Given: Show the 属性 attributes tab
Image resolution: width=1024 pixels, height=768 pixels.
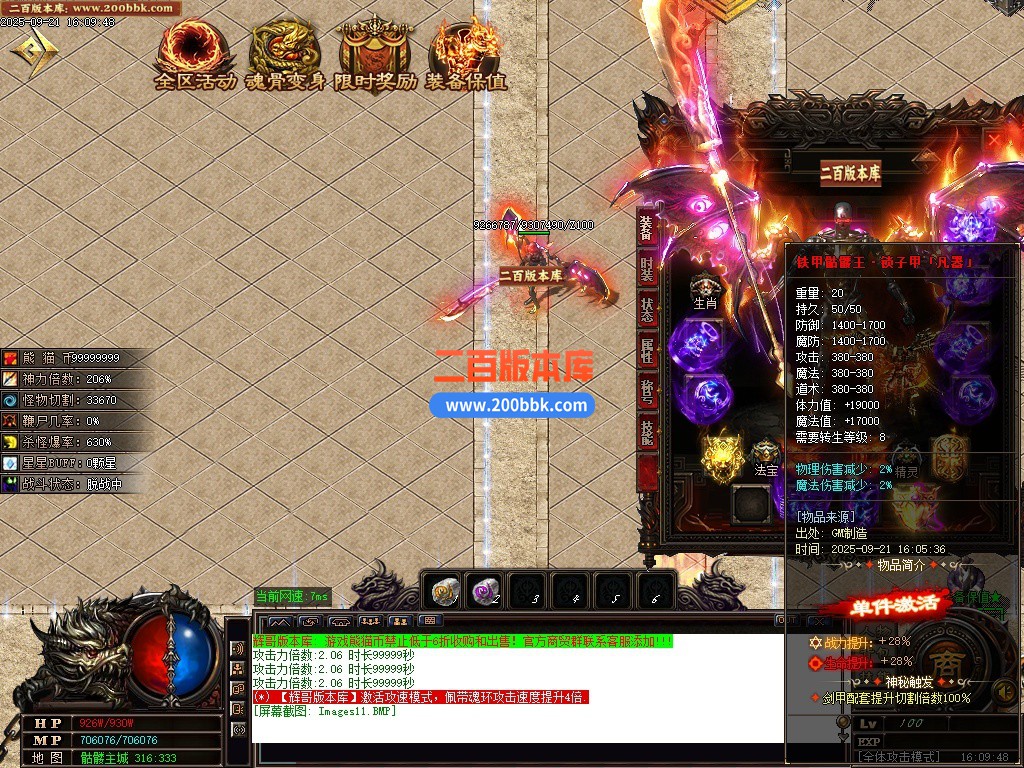Looking at the screenshot, I should 647,351.
